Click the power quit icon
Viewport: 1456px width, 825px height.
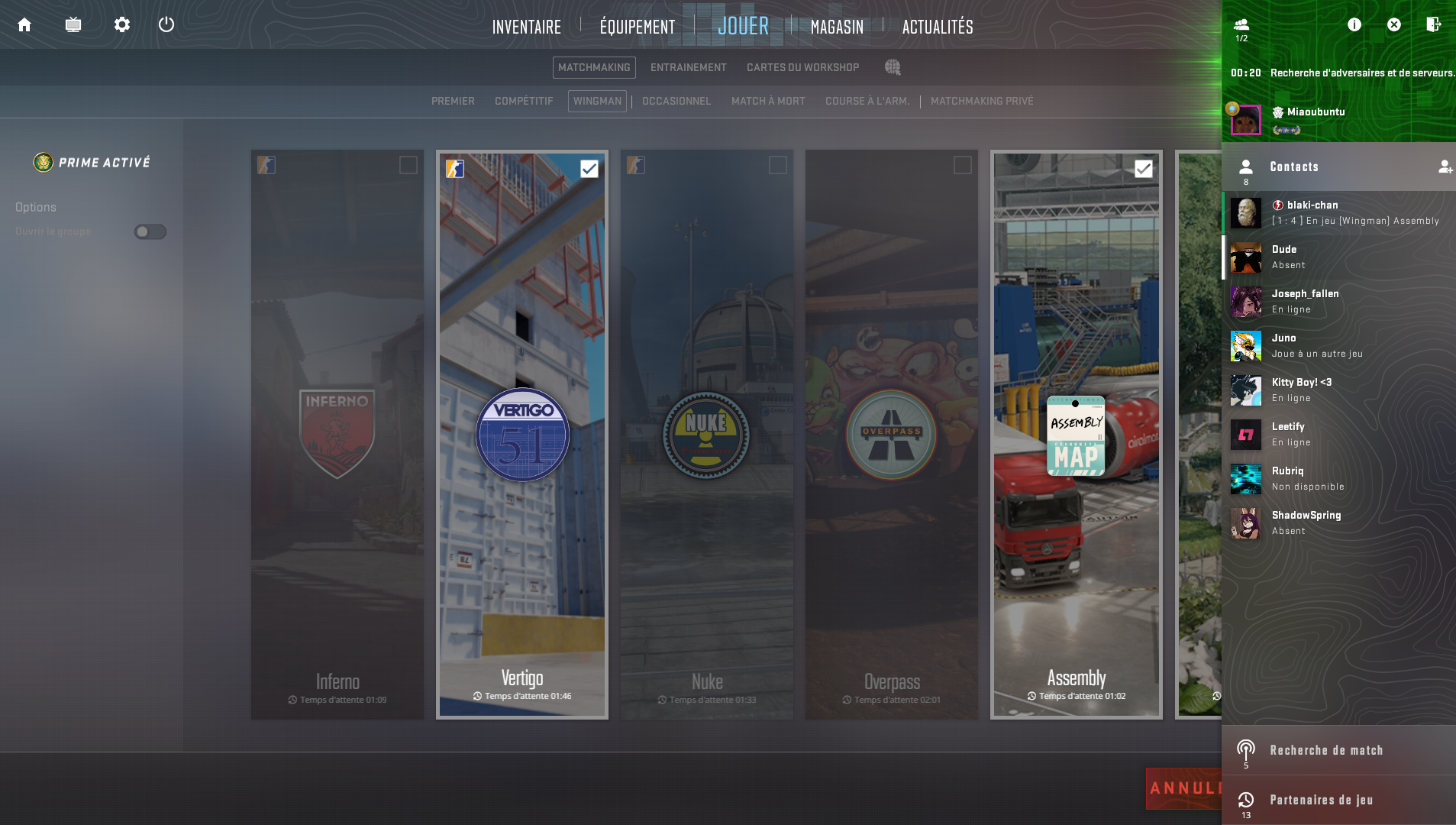tap(166, 25)
